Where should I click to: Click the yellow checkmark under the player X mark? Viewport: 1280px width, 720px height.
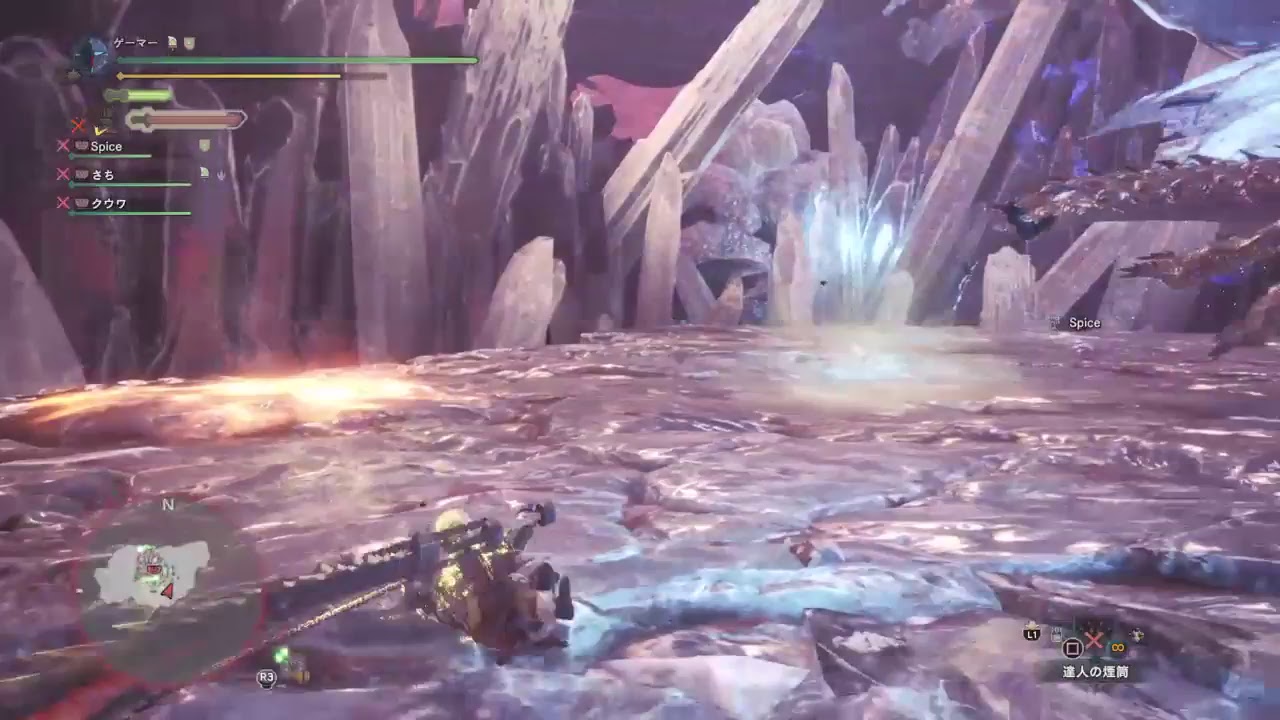pyautogui.click(x=100, y=130)
